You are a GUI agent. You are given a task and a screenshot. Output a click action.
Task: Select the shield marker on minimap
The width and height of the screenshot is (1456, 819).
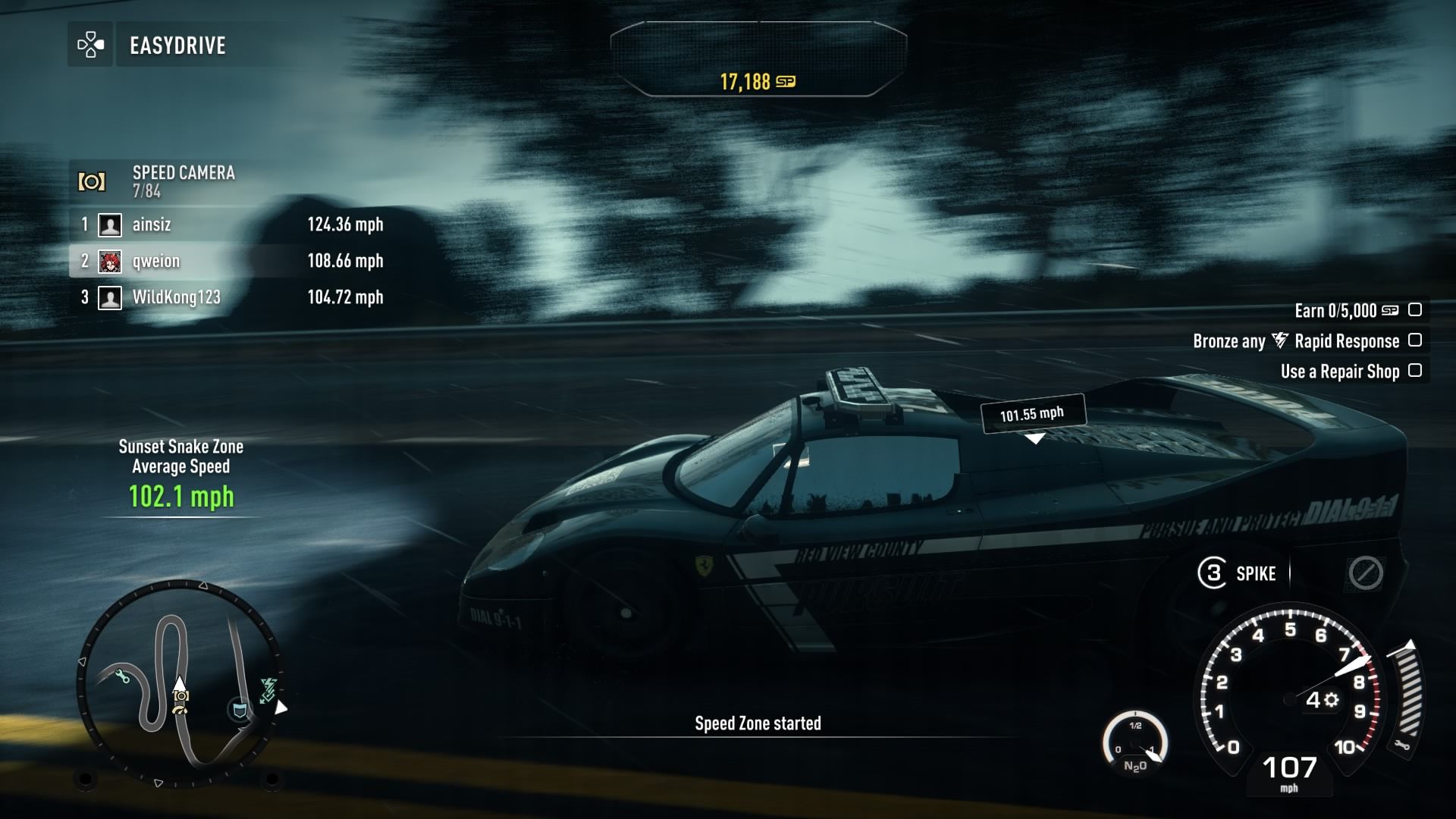click(240, 711)
